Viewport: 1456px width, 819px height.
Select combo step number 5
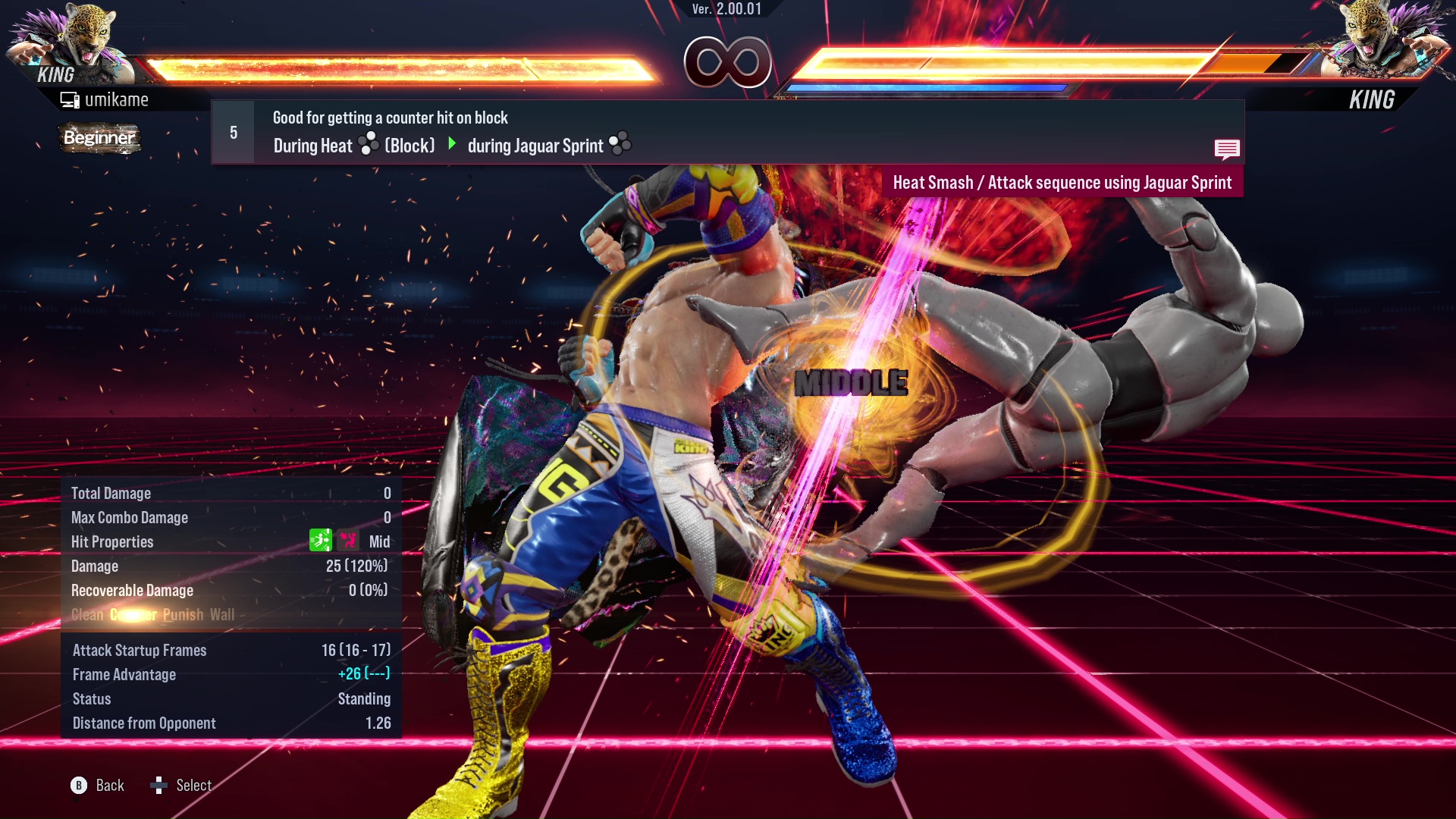232,131
